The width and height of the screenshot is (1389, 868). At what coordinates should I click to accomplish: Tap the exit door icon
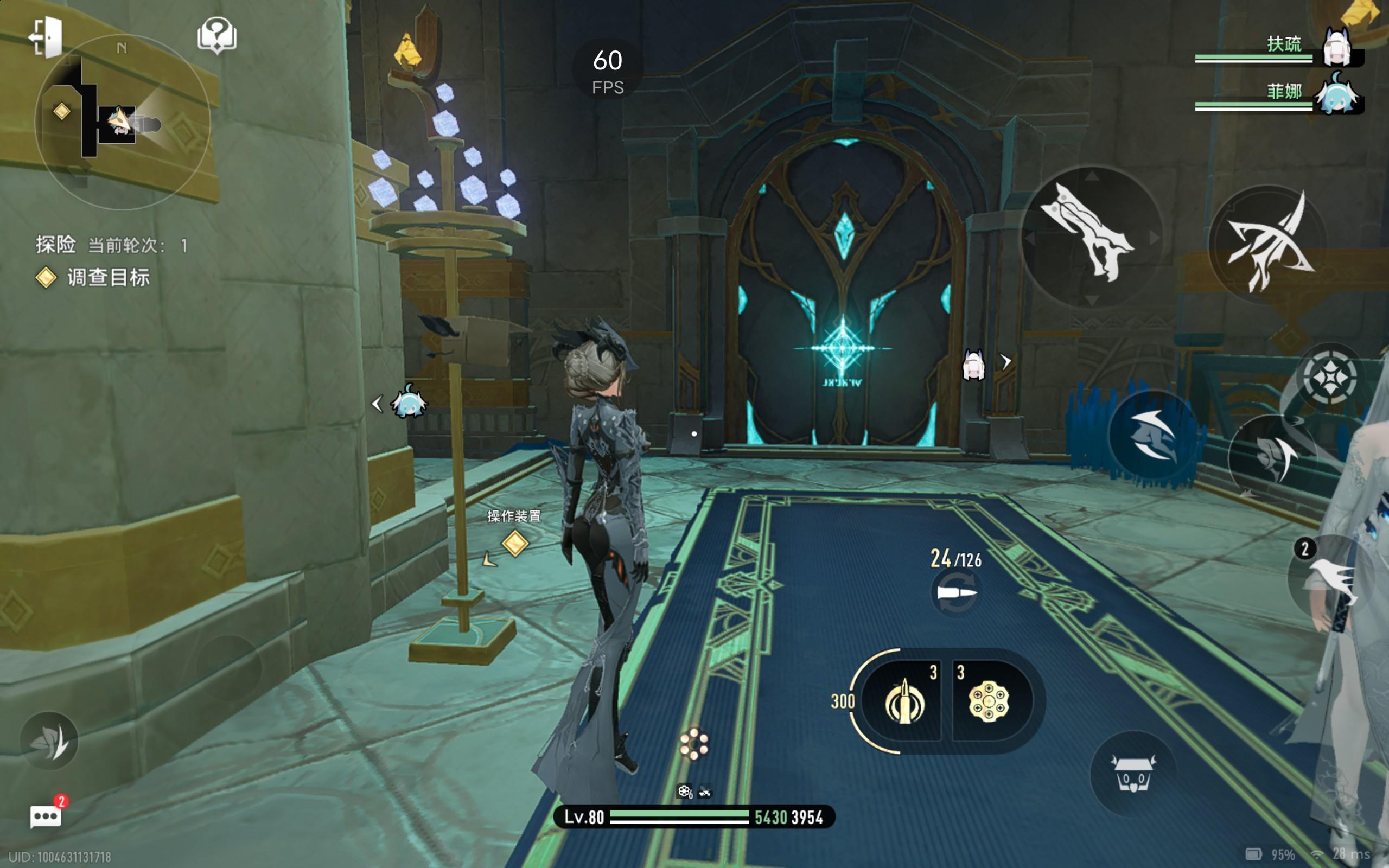click(46, 37)
